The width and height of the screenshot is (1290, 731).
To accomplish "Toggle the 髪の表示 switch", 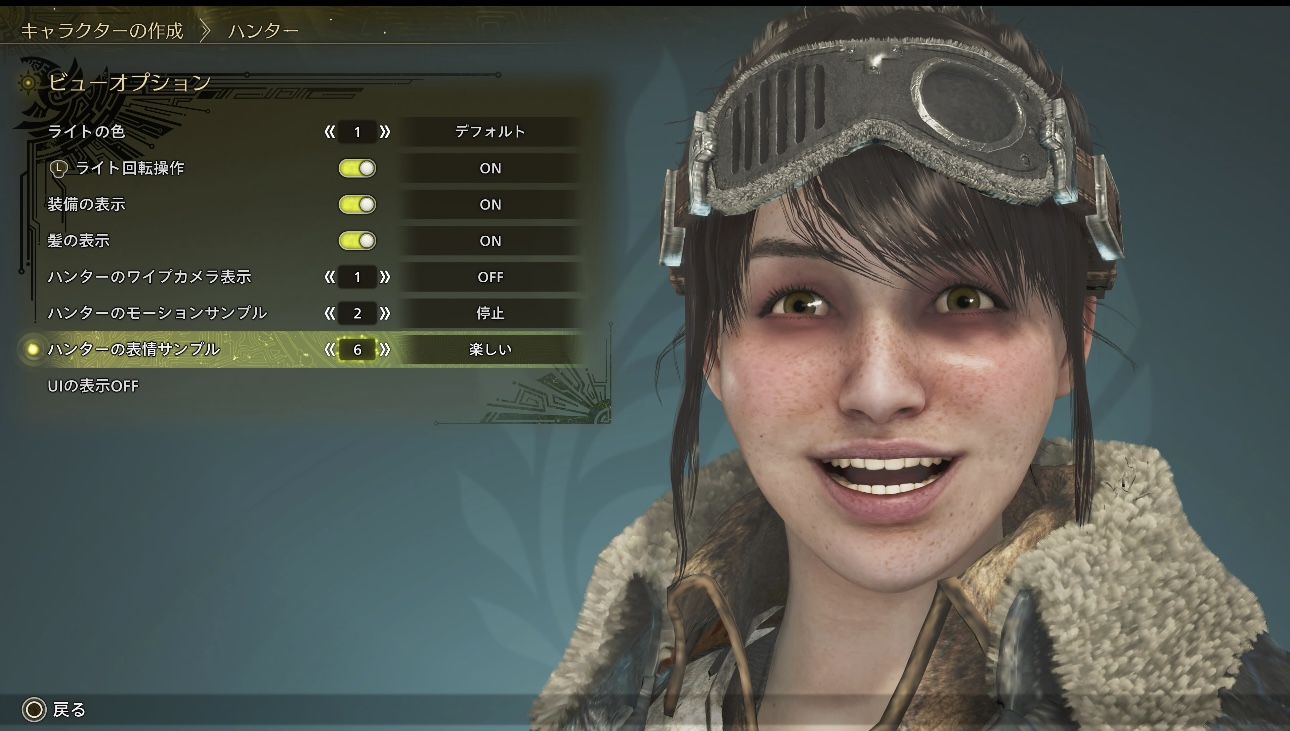I will [357, 241].
